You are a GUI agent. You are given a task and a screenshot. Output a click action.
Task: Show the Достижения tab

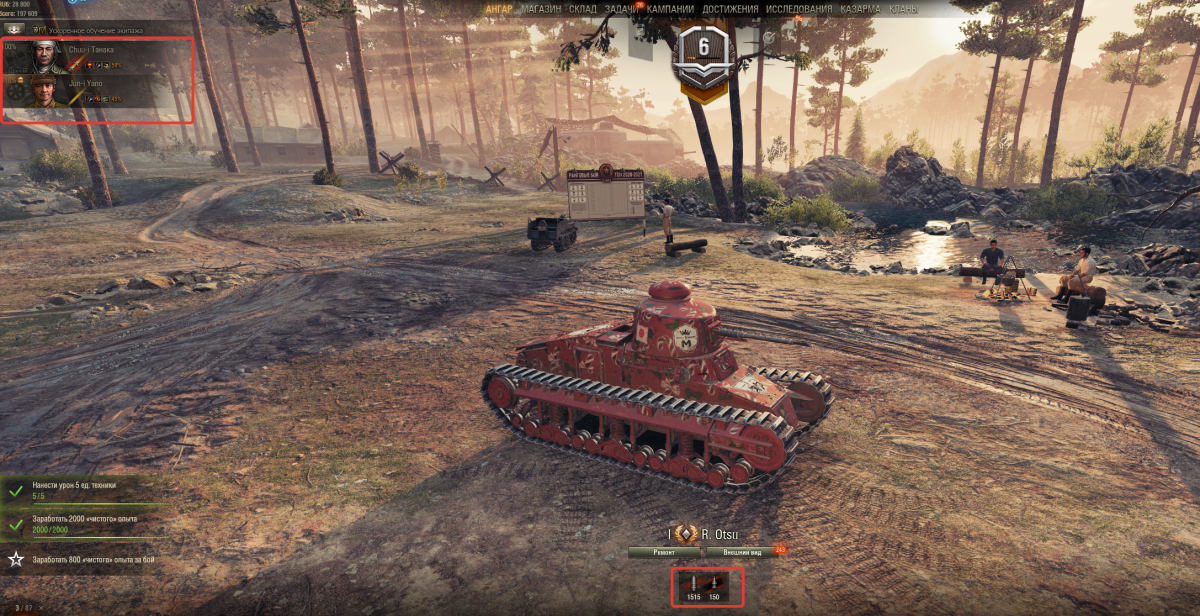(729, 9)
